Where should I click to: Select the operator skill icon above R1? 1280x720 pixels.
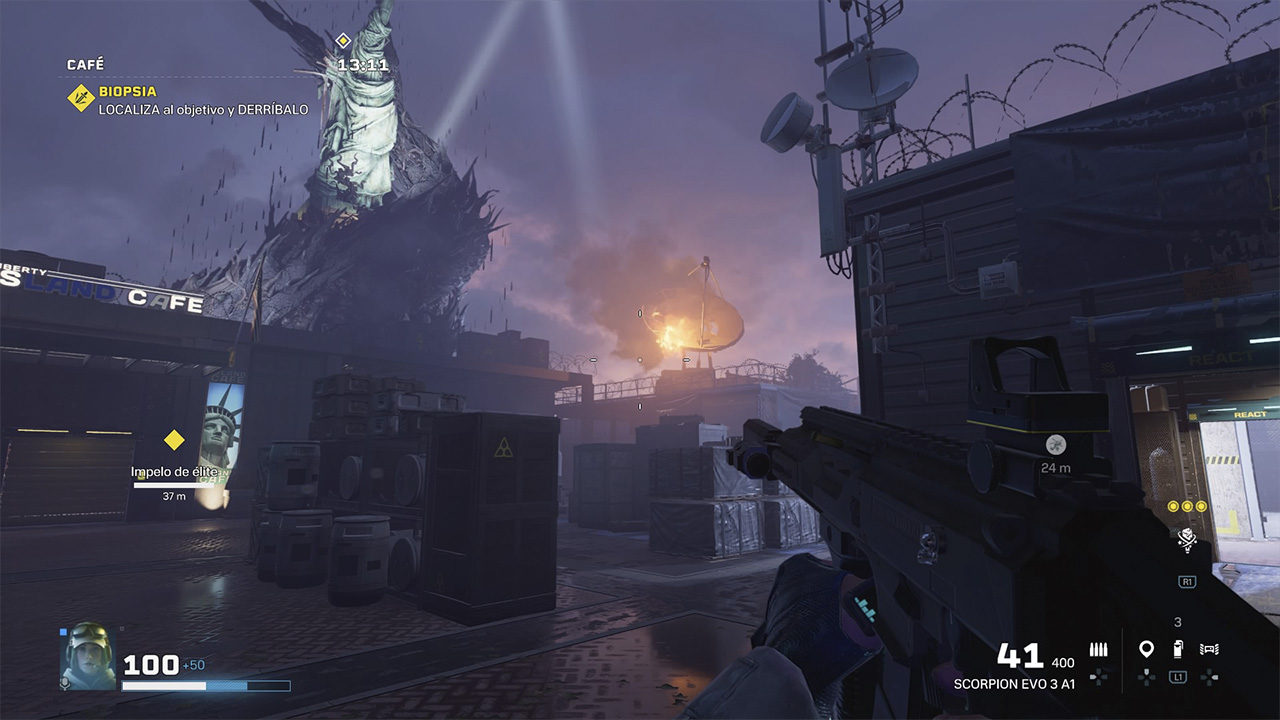1187,541
